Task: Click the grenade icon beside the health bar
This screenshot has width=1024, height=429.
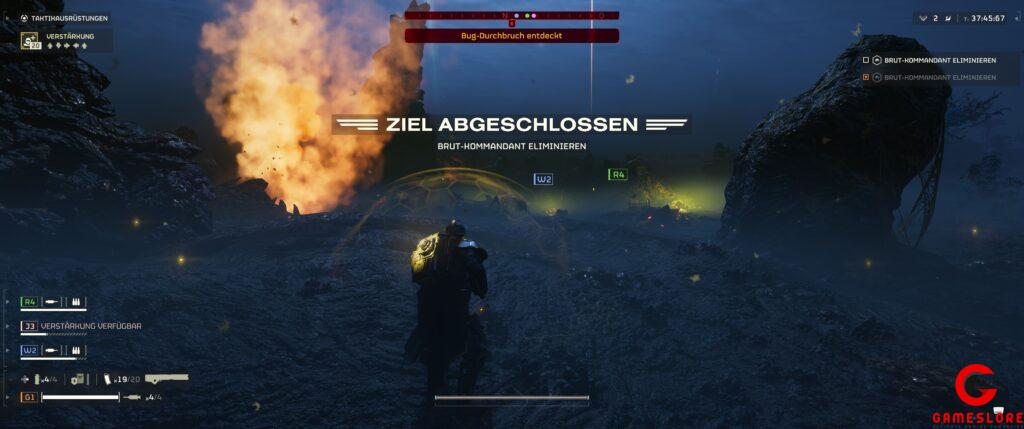Action: click(x=134, y=397)
